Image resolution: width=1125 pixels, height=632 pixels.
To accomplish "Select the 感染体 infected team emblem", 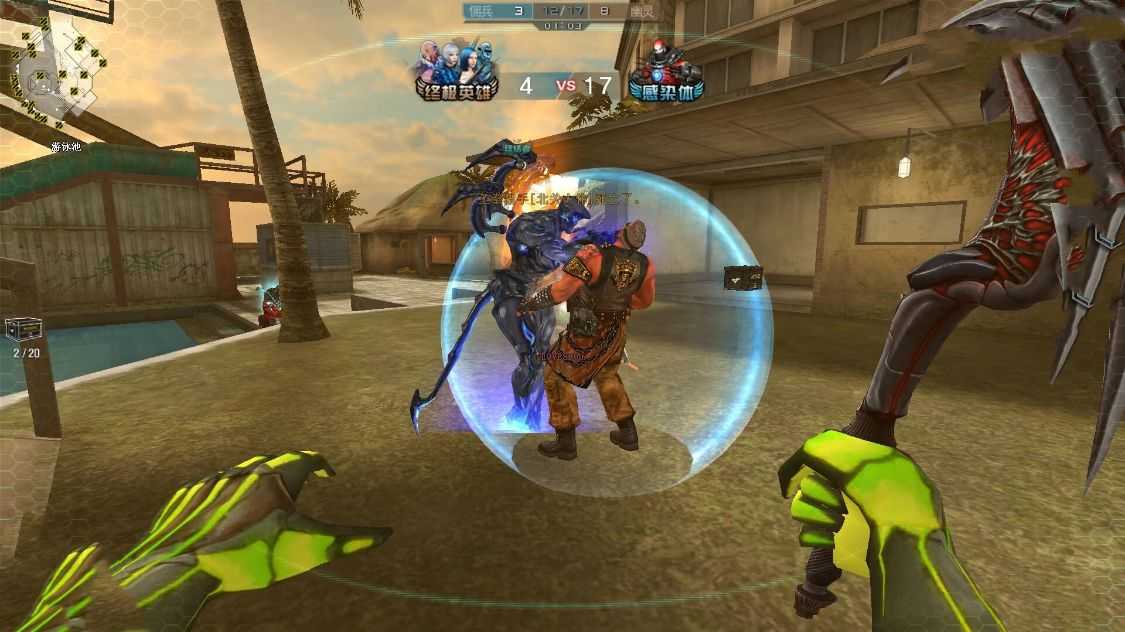I will (665, 72).
